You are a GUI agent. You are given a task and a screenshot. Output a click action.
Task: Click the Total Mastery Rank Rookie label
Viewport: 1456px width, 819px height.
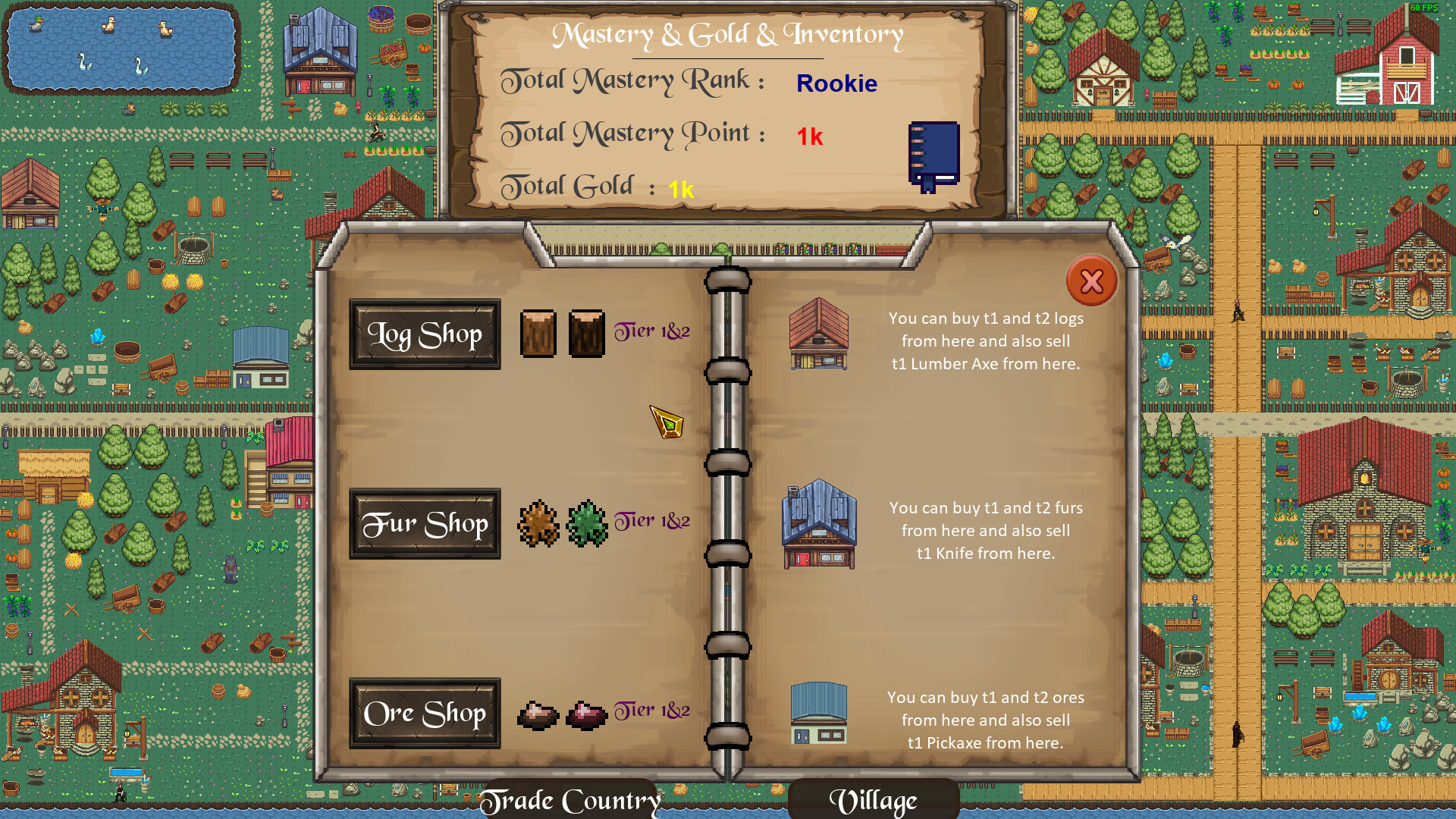click(836, 83)
